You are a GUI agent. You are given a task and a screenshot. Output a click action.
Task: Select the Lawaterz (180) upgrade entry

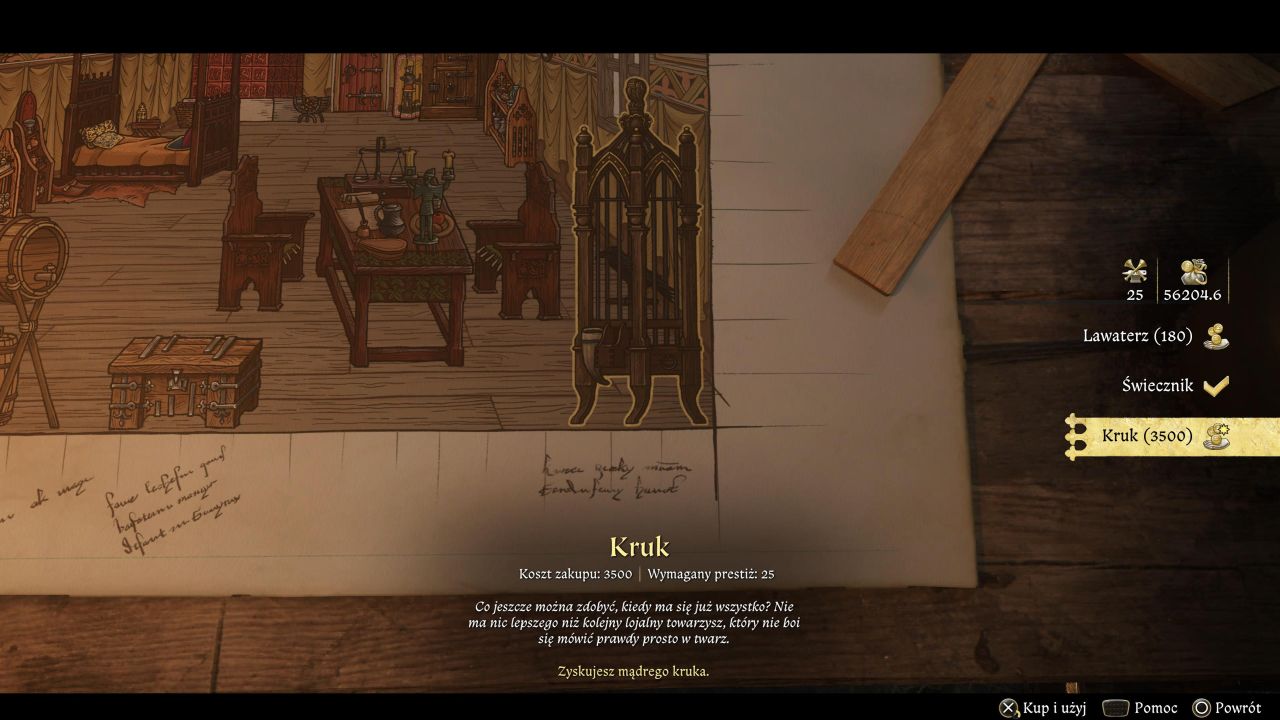pyautogui.click(x=1138, y=336)
